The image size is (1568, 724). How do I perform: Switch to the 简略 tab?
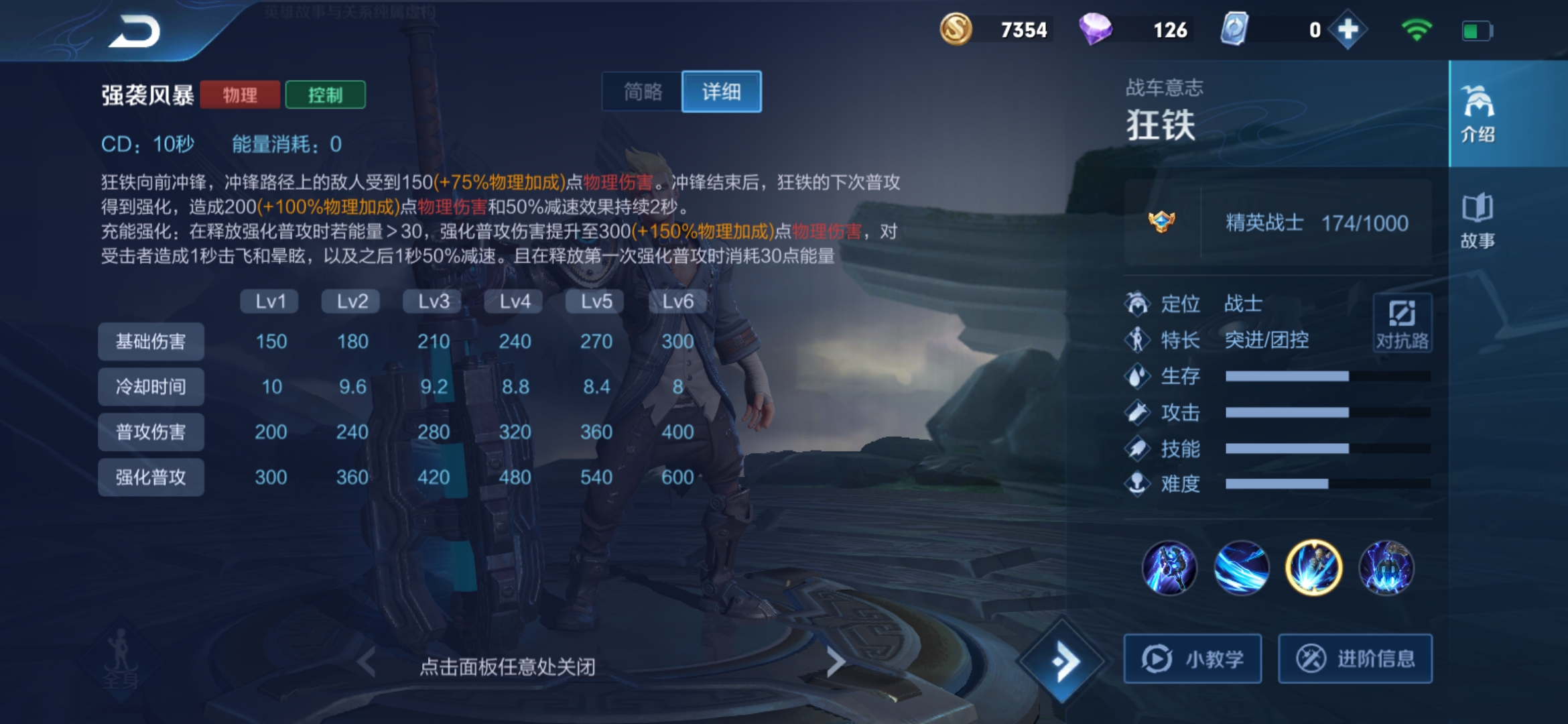pos(642,92)
